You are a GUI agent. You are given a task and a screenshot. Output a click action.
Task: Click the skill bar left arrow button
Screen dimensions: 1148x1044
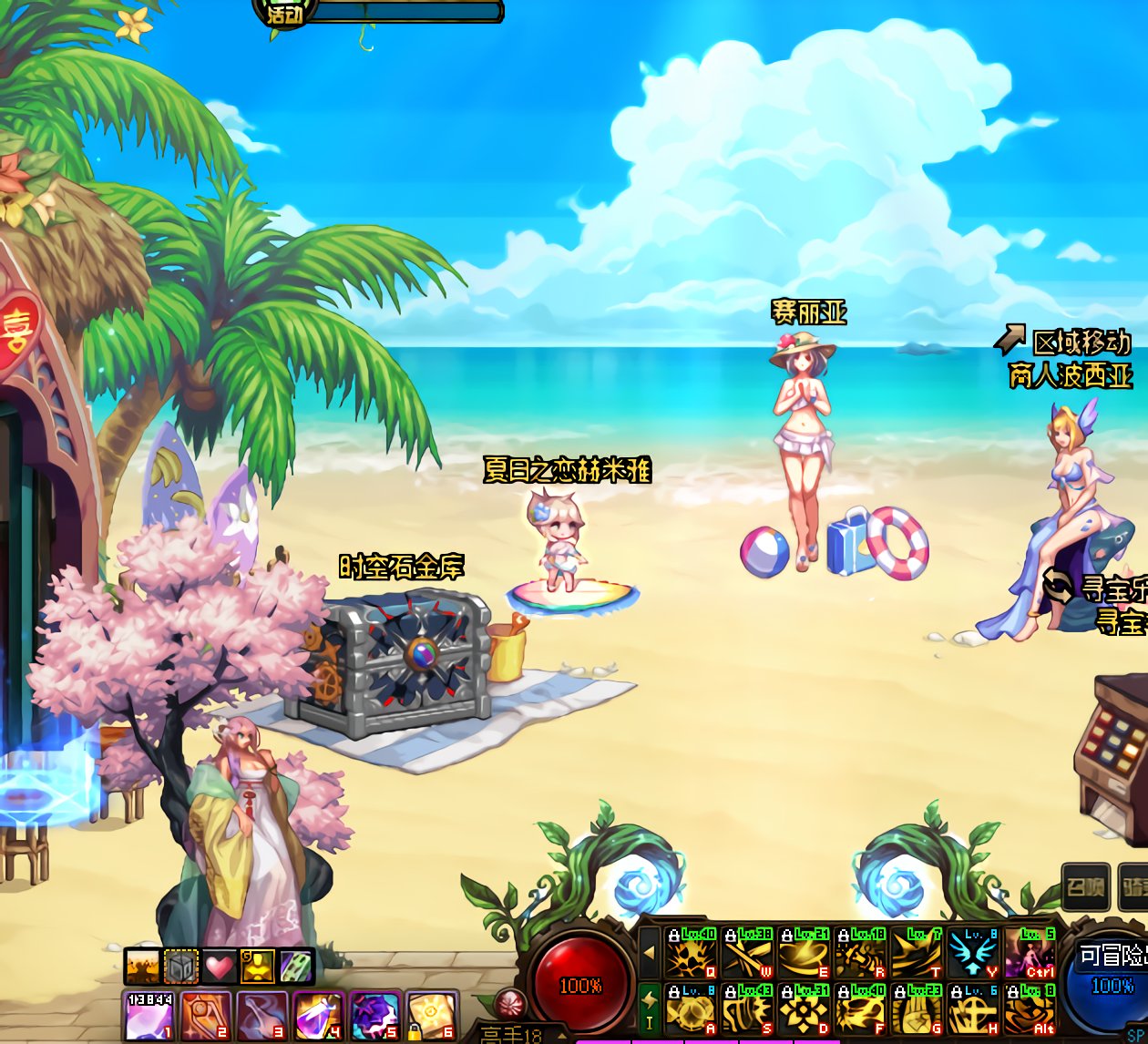(x=649, y=952)
